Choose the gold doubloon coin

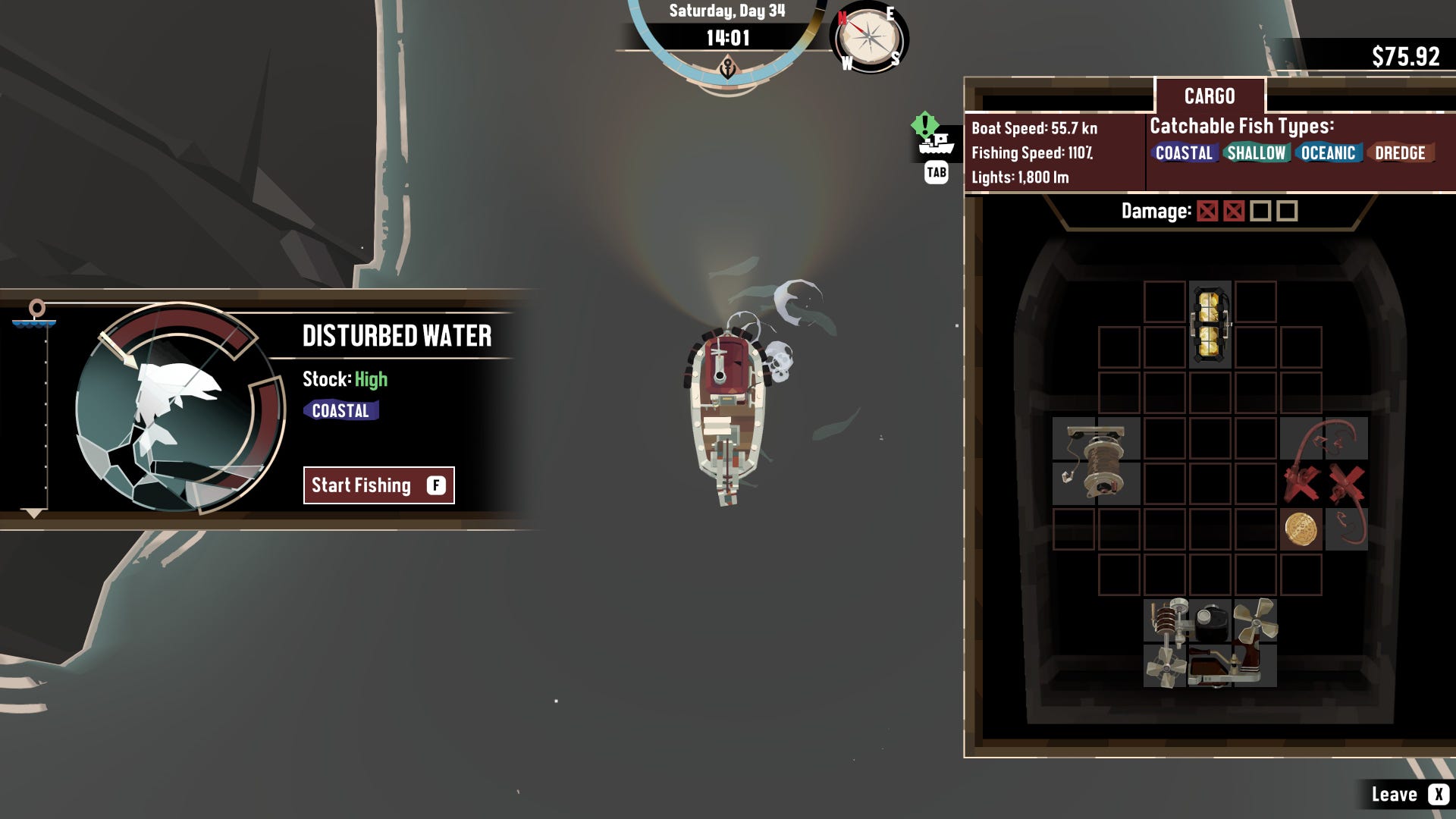click(x=1301, y=529)
